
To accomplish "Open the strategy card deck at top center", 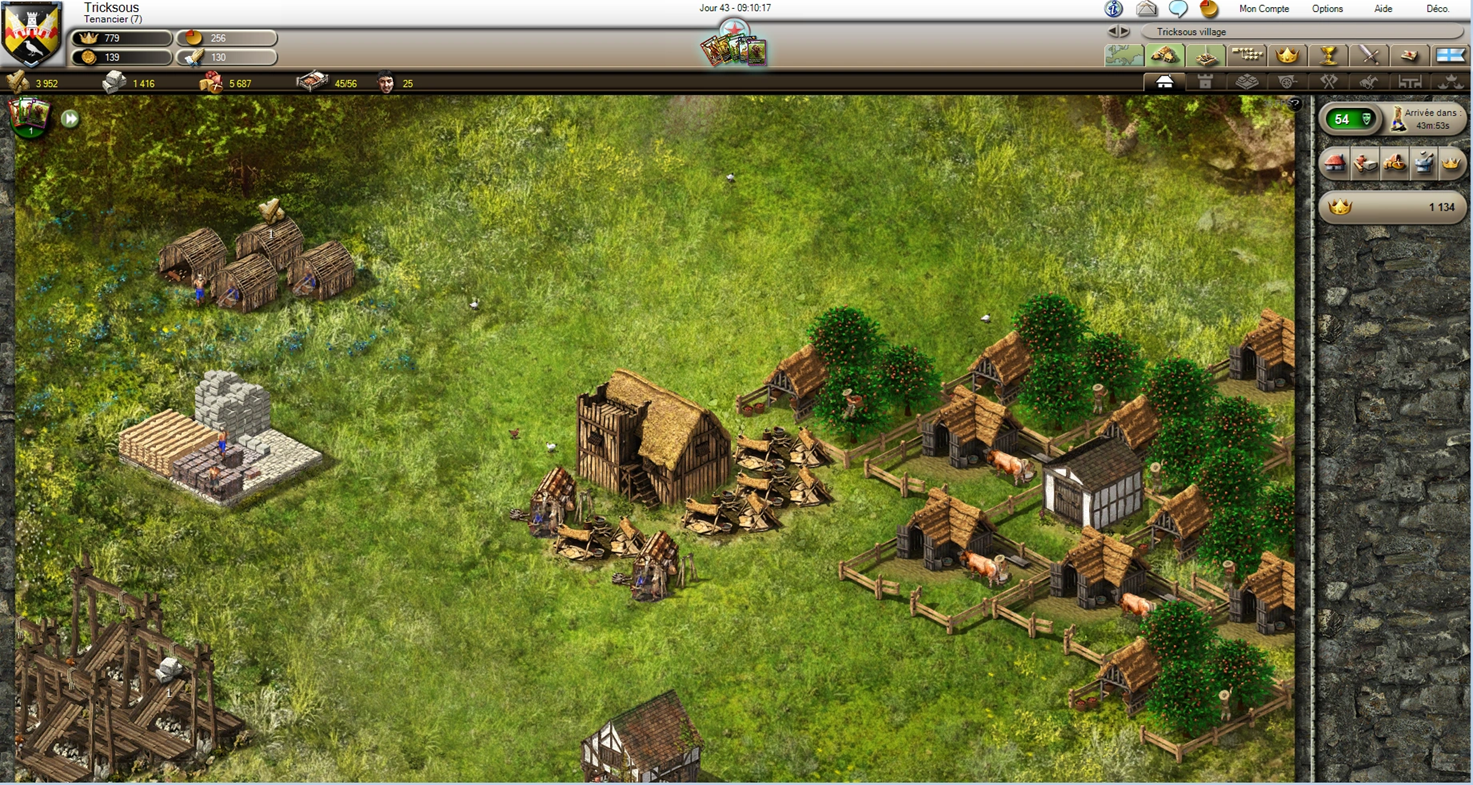I will tap(734, 47).
